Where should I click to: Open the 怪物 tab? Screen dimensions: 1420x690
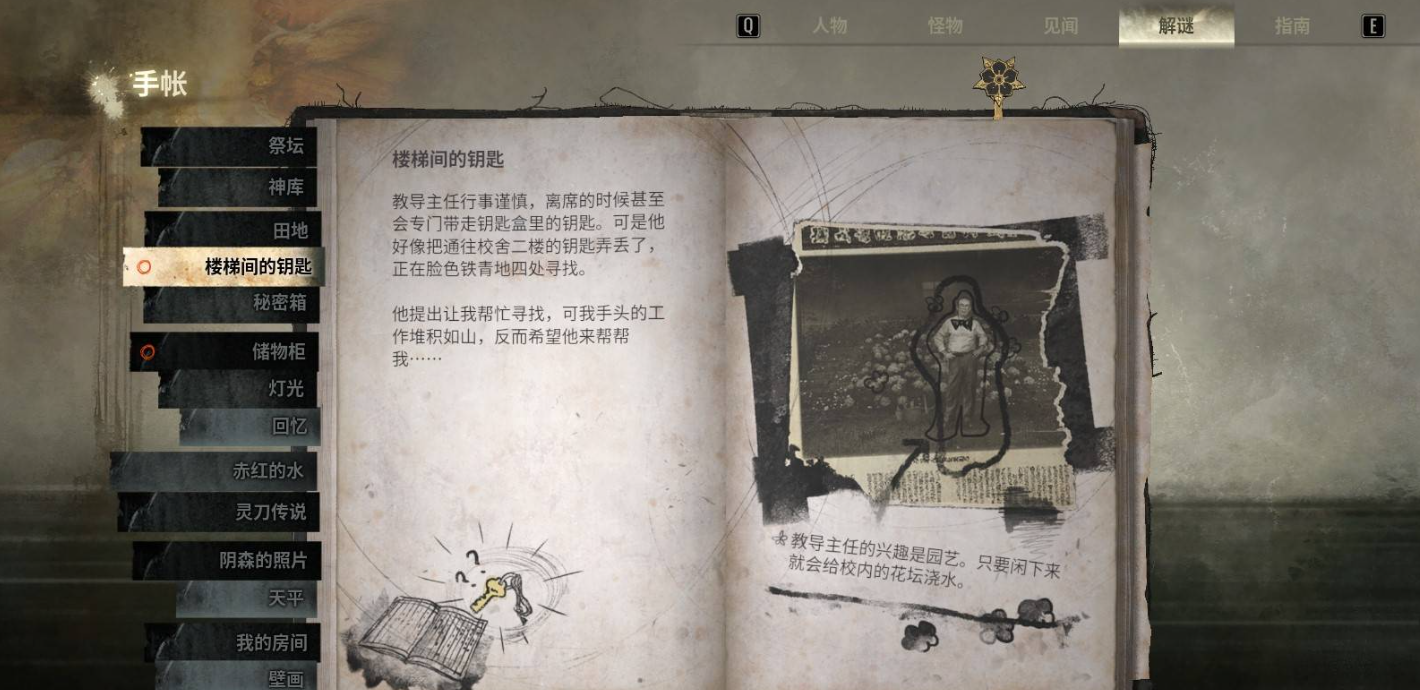pos(945,27)
